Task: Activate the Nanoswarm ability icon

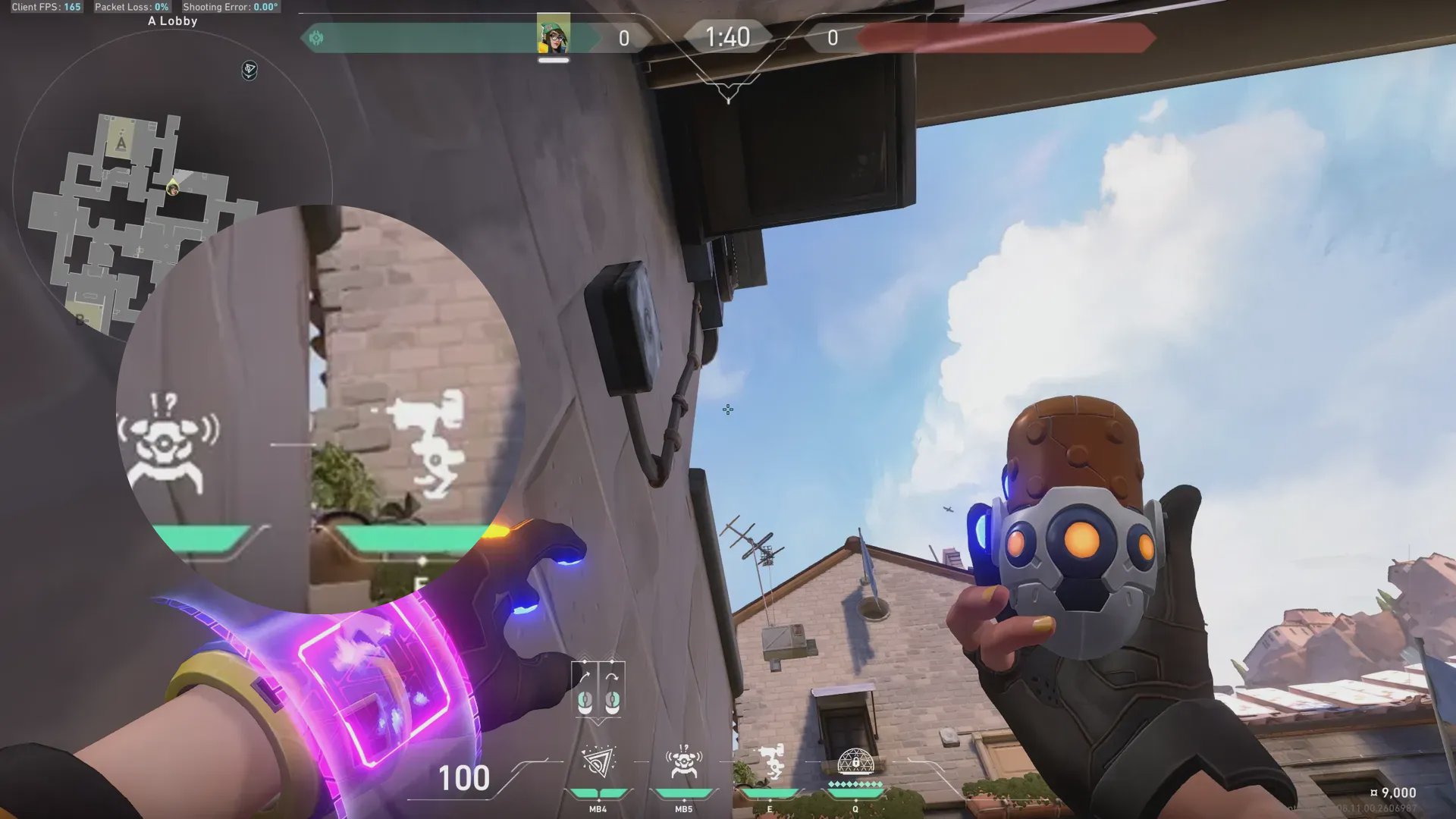Action: coord(598,762)
